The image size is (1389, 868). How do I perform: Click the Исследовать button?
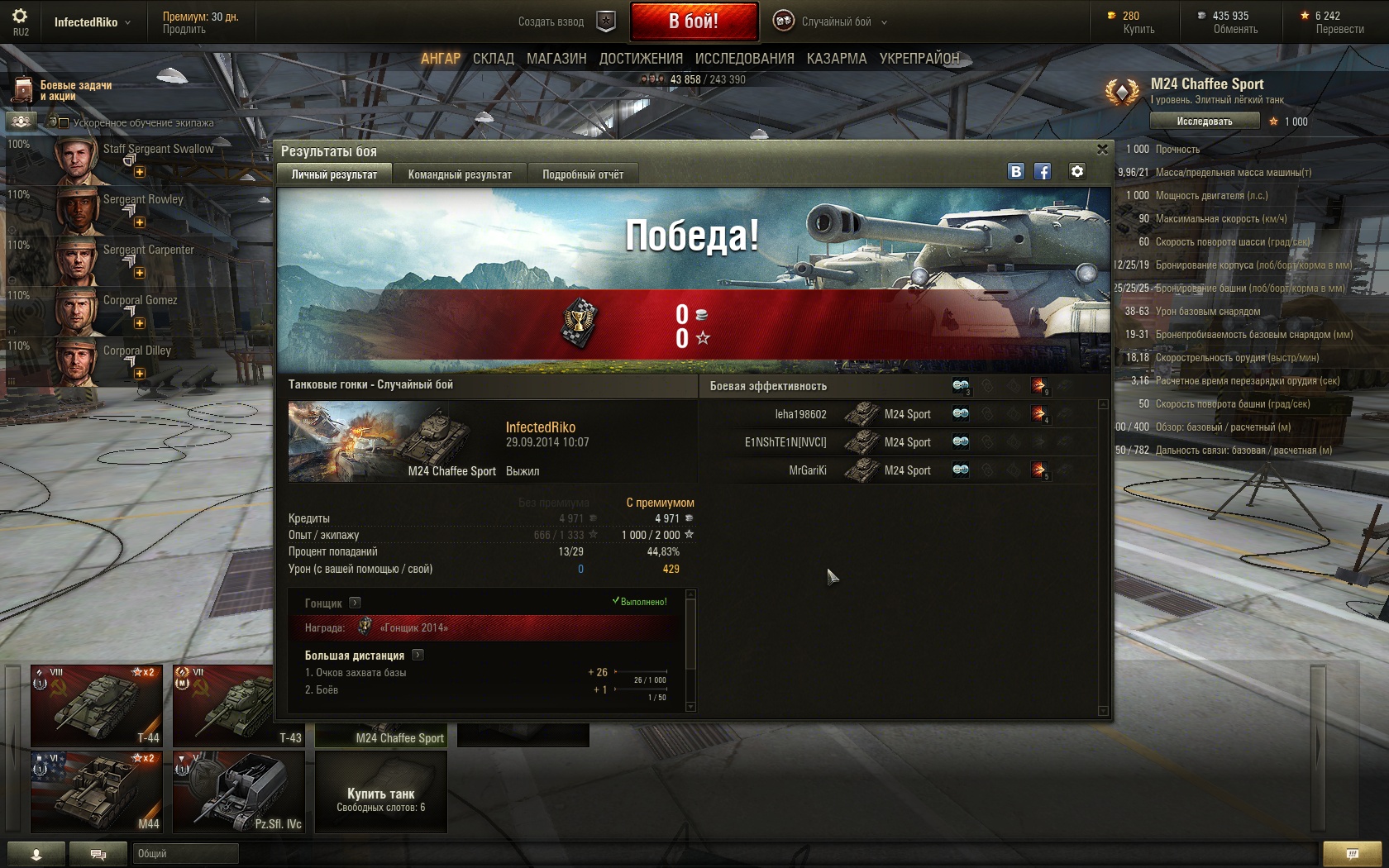(1205, 122)
